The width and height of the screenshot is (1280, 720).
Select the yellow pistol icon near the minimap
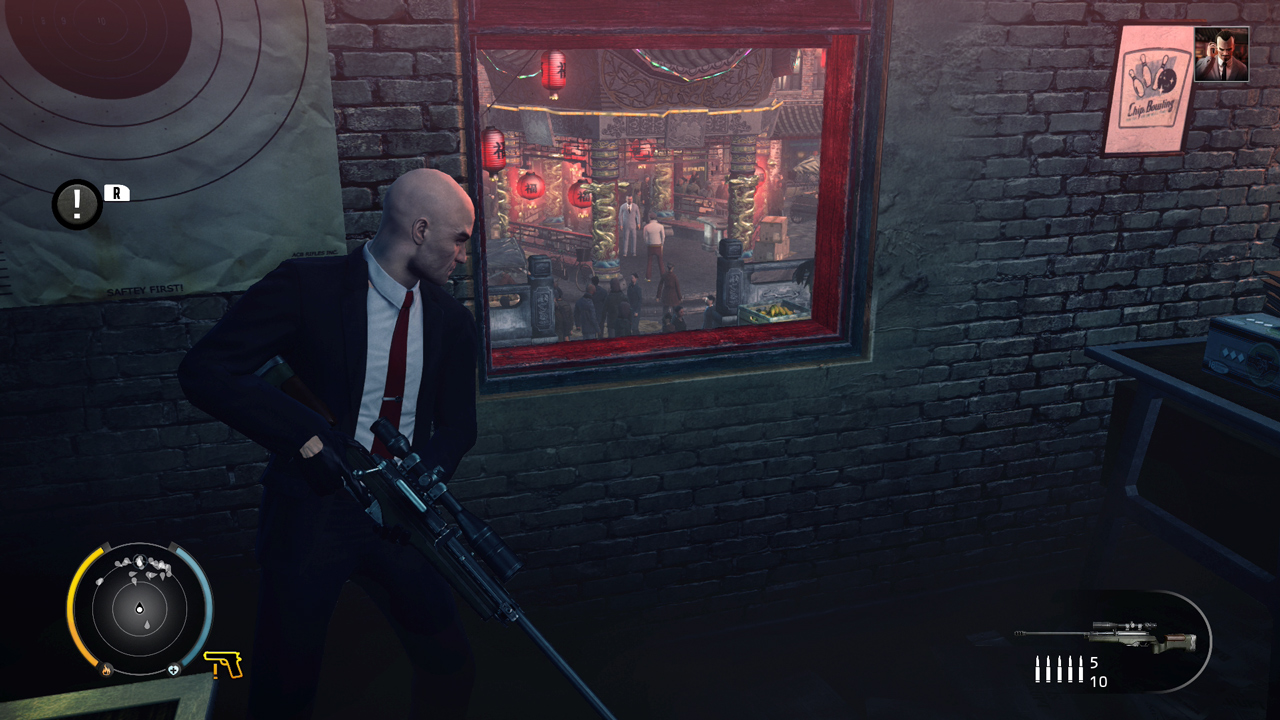tap(226, 665)
